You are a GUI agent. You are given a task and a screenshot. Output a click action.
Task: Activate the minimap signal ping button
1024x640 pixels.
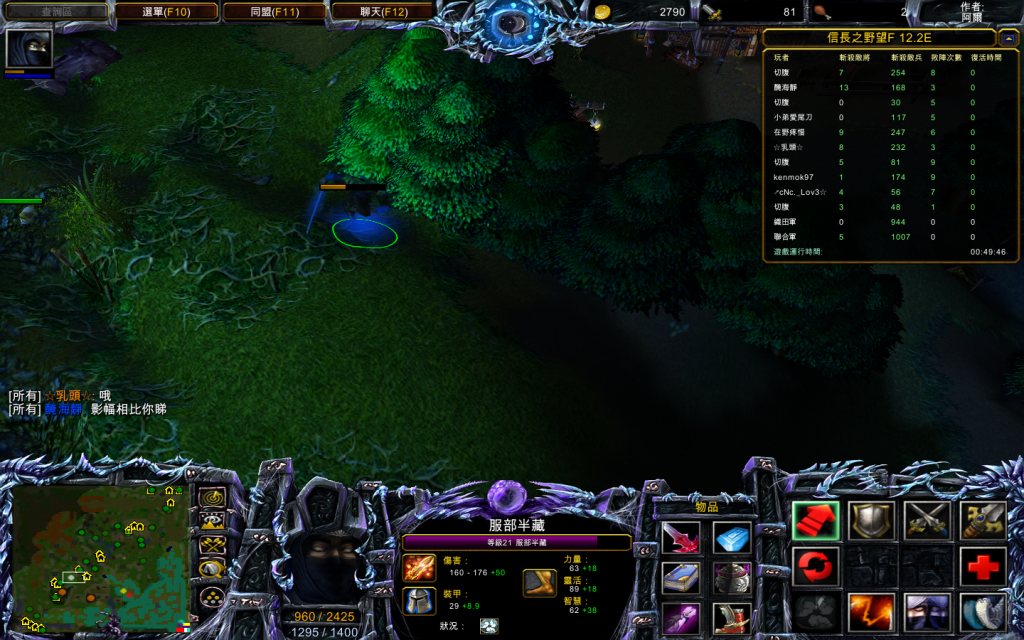click(x=211, y=497)
